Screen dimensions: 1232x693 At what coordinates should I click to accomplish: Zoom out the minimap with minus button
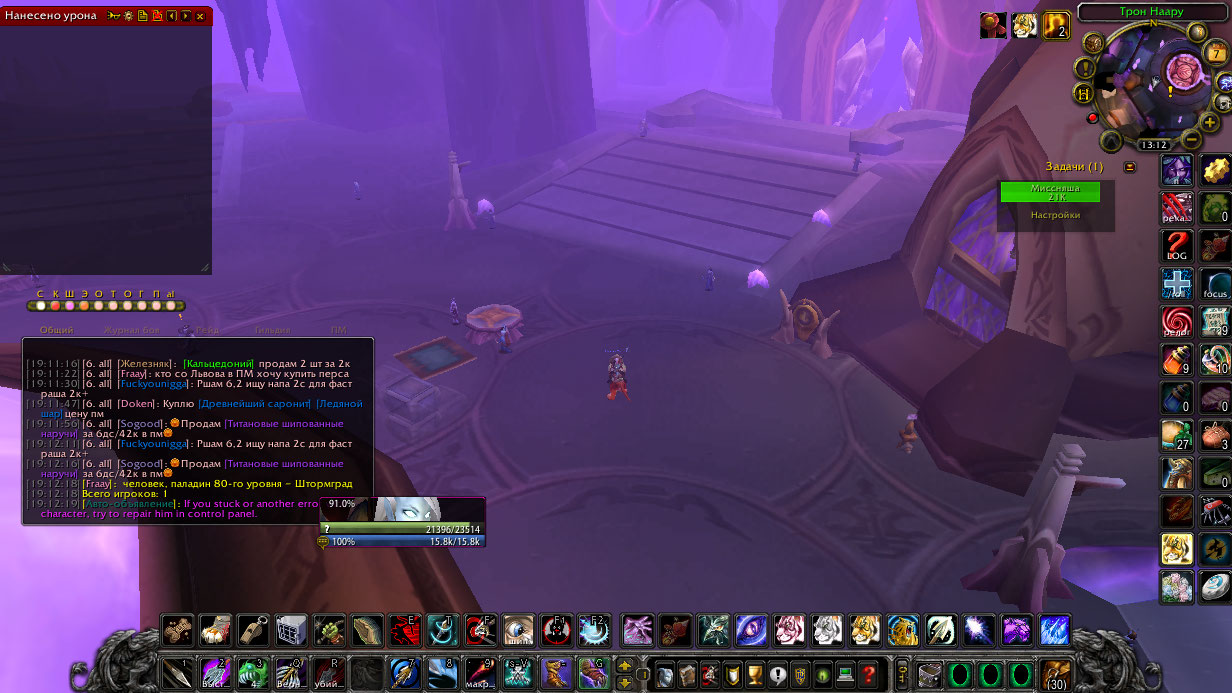pyautogui.click(x=1191, y=139)
